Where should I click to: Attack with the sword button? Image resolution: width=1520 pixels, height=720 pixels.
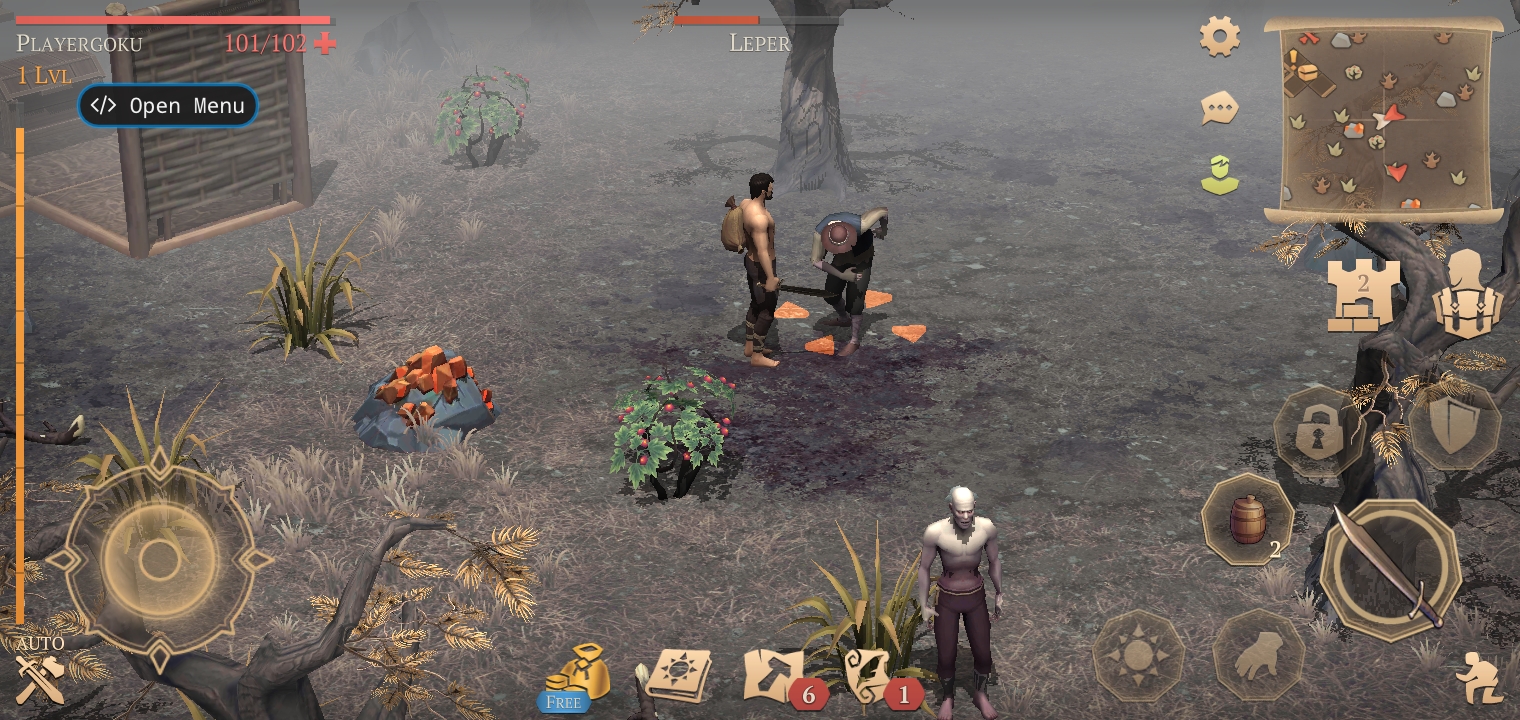[x=1390, y=570]
